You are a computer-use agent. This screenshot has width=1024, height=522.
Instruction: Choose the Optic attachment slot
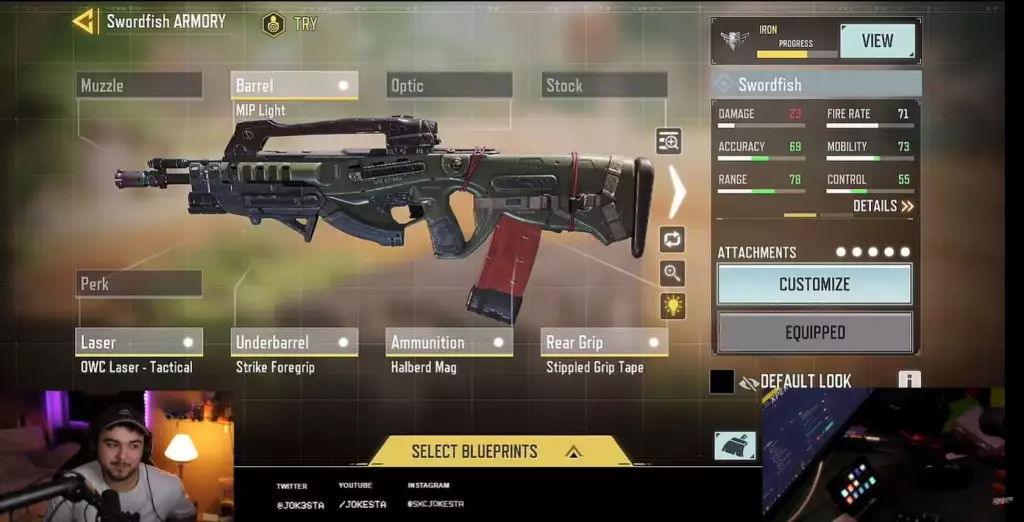[x=449, y=86]
